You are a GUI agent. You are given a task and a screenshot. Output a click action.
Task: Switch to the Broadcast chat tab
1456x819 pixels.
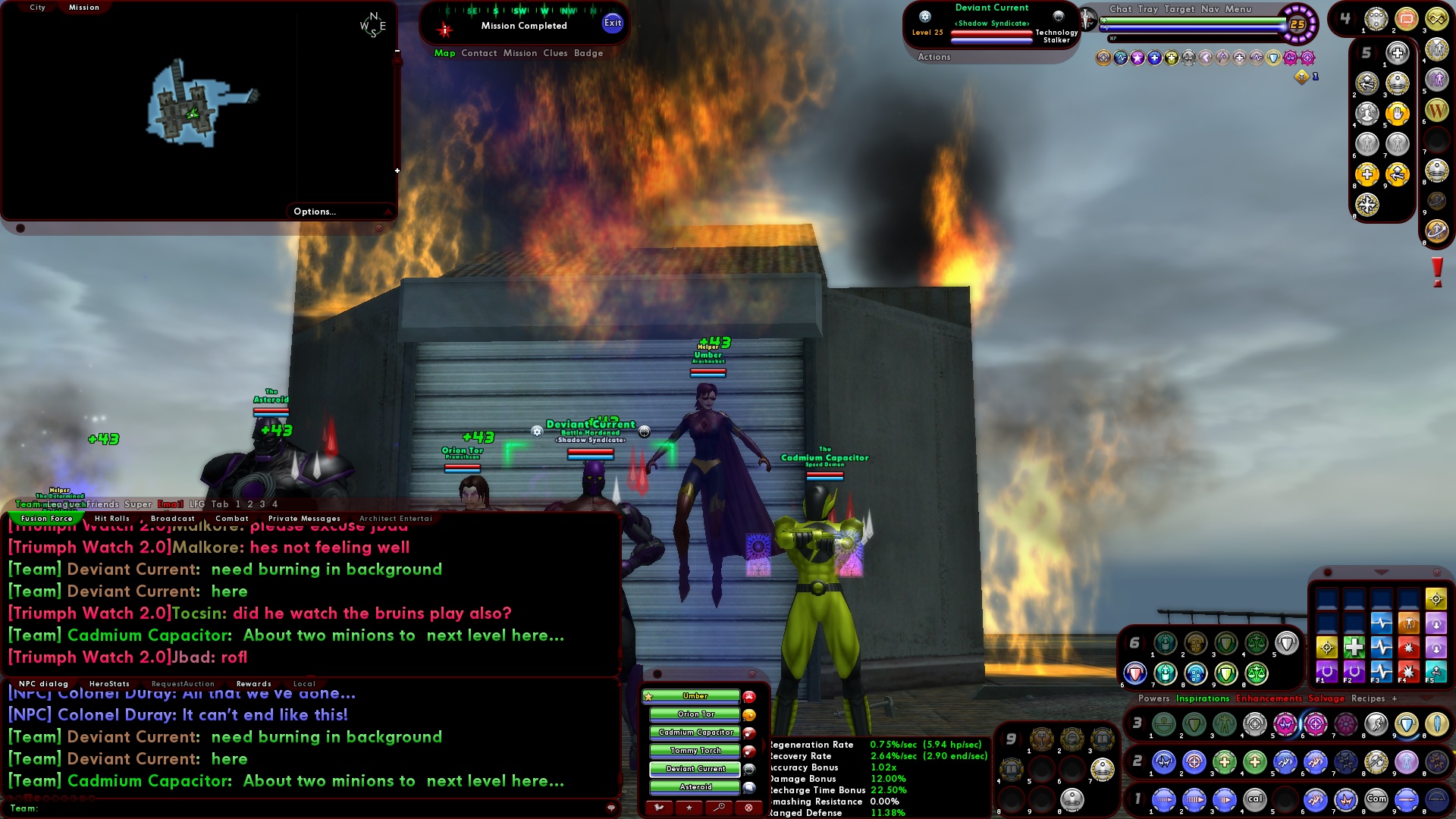[173, 518]
